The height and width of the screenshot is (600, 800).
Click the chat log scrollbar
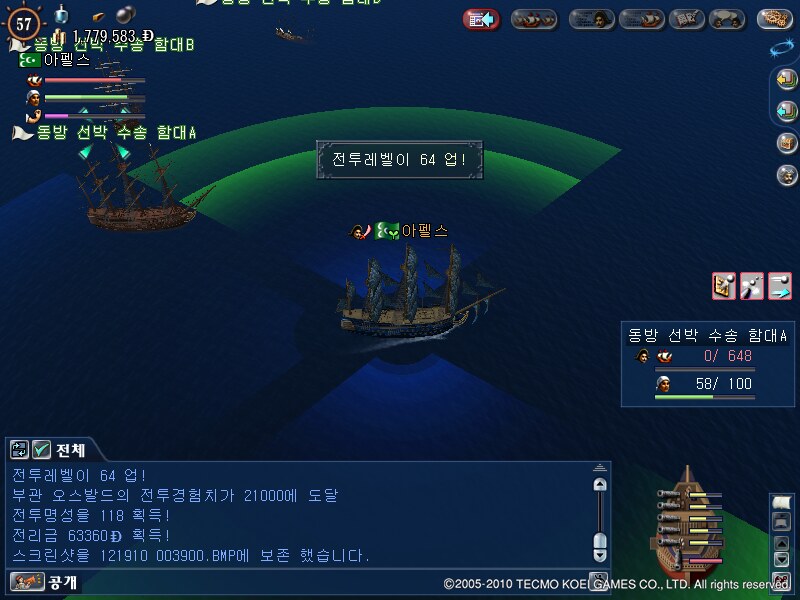600,515
